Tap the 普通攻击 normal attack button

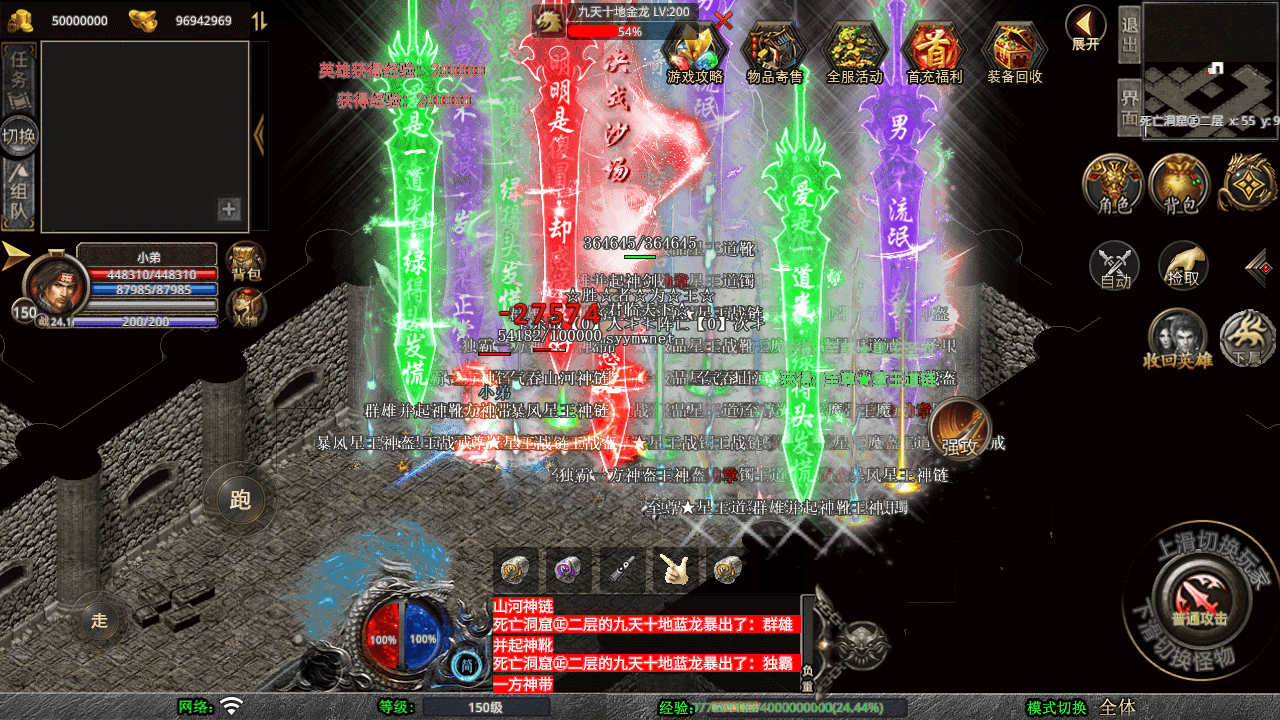[1199, 599]
